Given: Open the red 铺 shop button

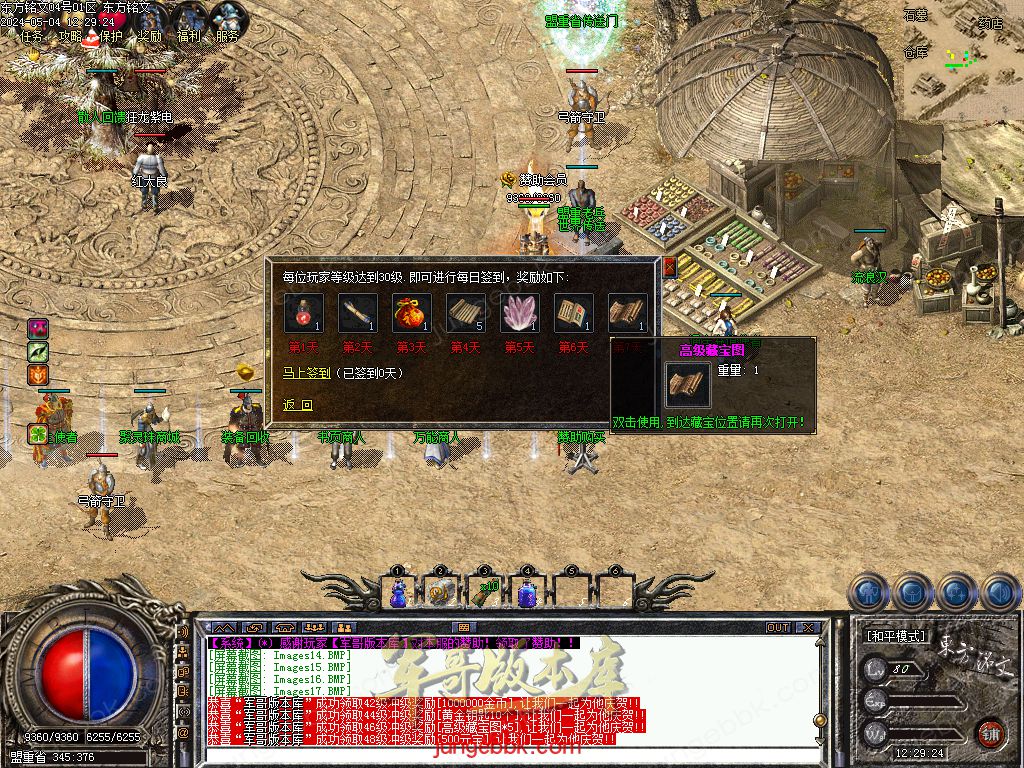Looking at the screenshot, I should tap(990, 732).
